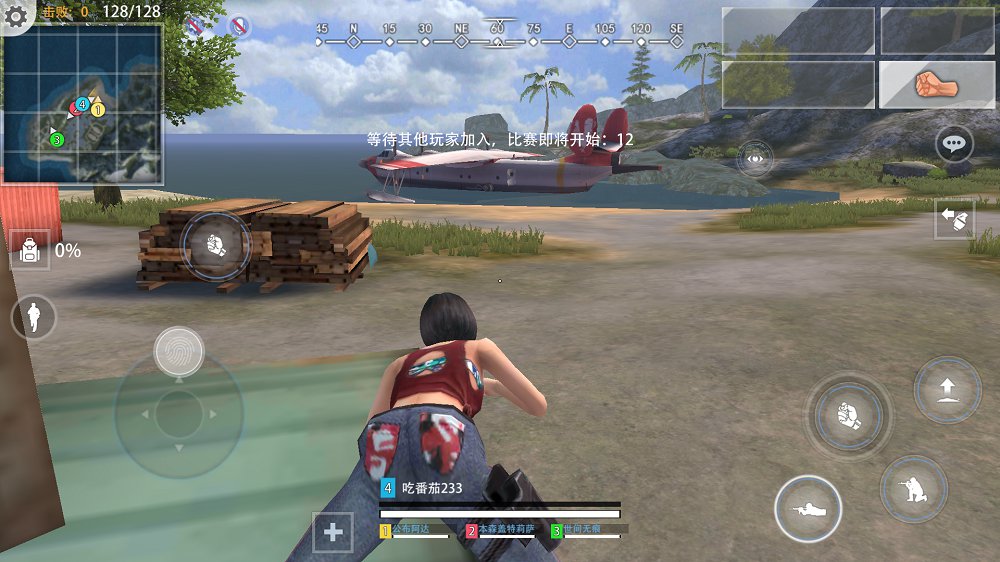Open the throwable grenade selector
The image size is (1000, 562).
(x=954, y=218)
